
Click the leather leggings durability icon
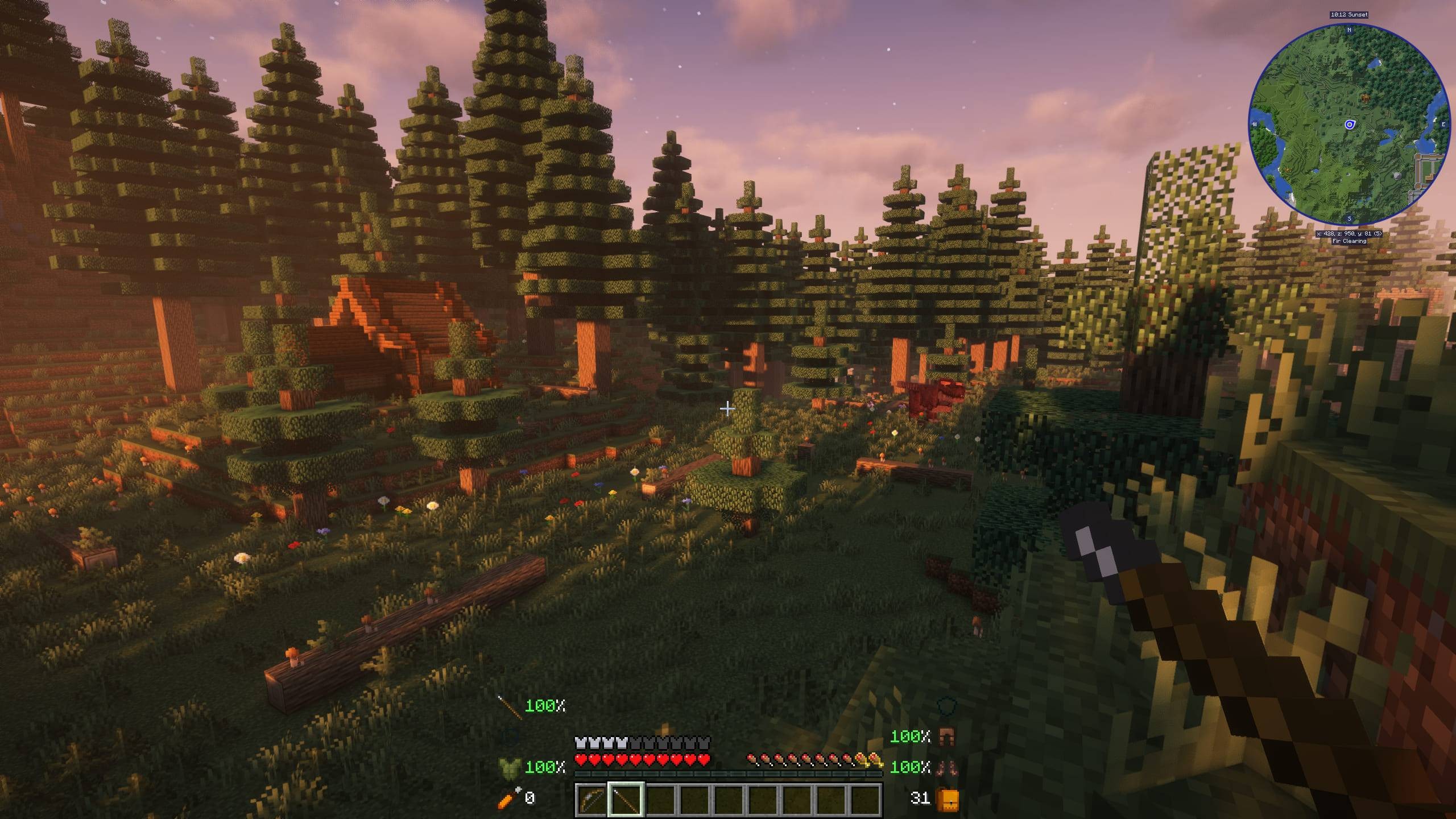click(946, 737)
